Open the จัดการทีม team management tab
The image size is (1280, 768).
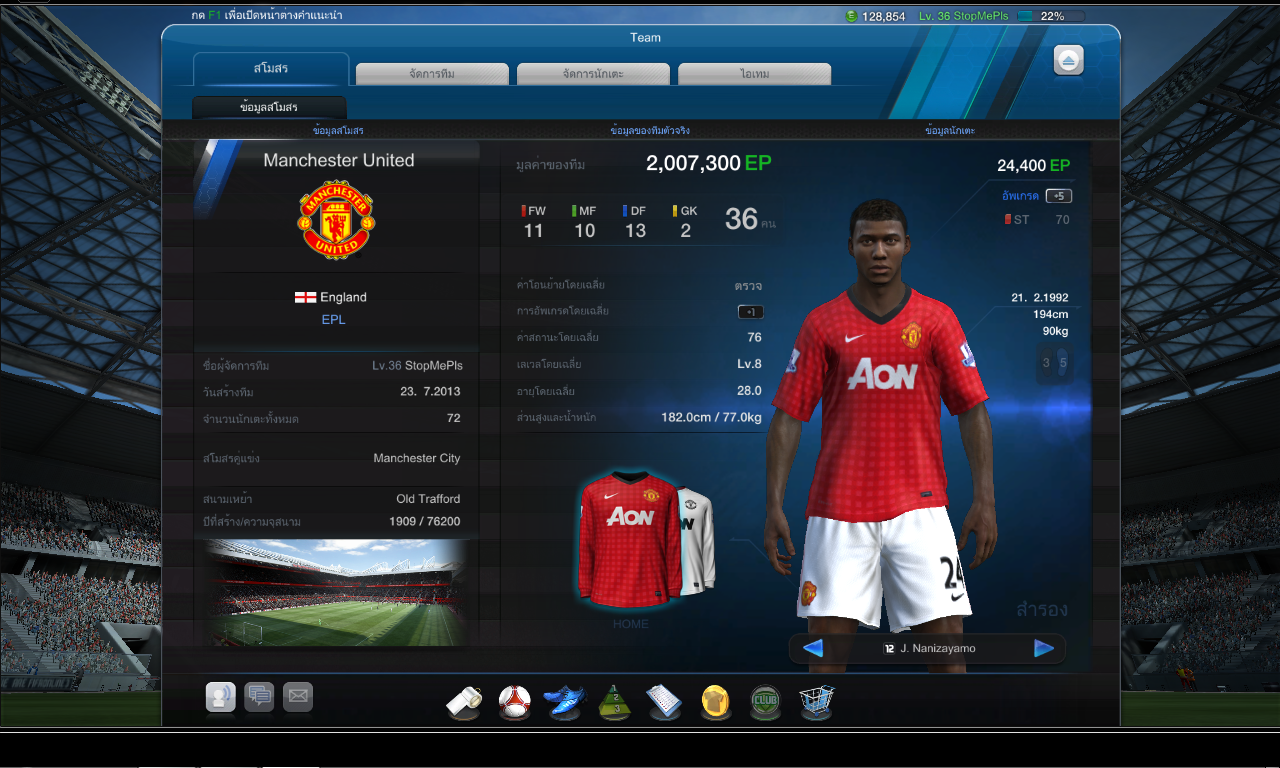click(x=432, y=74)
